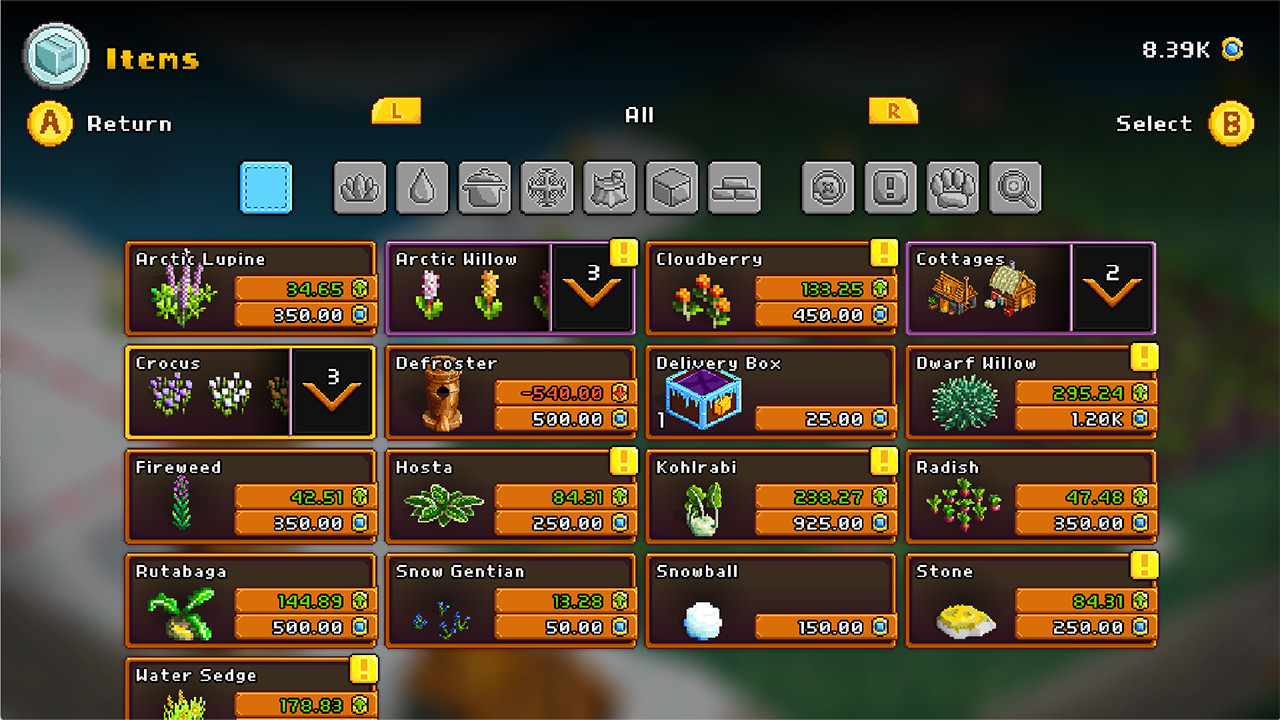Open the liquids droplet filter icon
1280x720 pixels.
click(422, 187)
